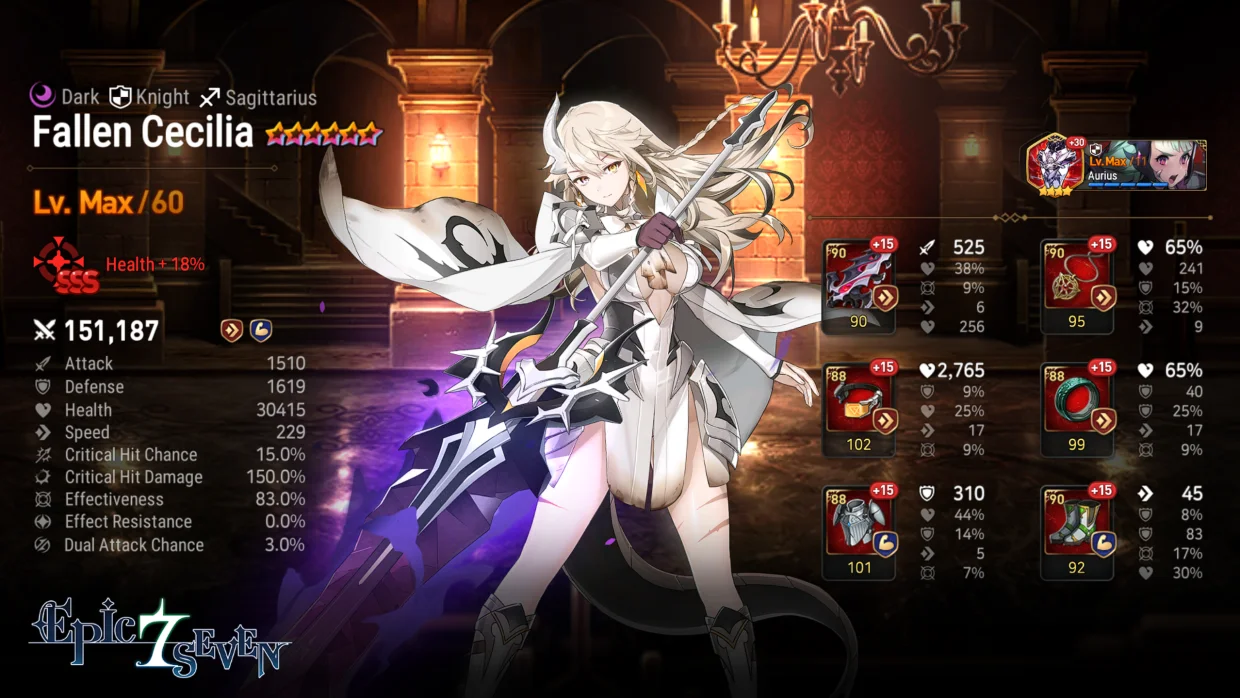The width and height of the screenshot is (1240, 698).
Task: Select the equipped sword weapon slot
Action: click(859, 286)
